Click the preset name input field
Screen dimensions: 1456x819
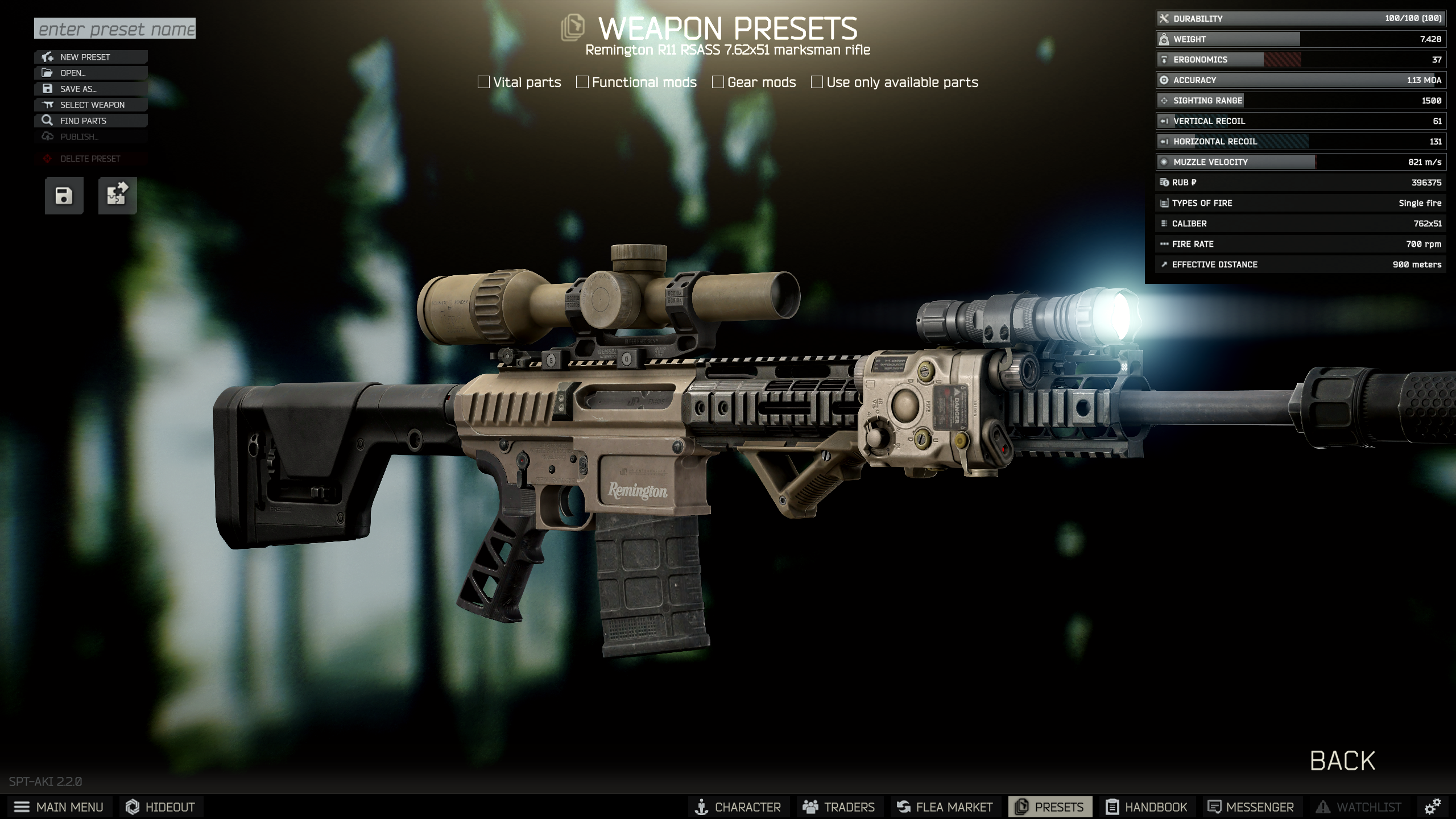point(114,28)
